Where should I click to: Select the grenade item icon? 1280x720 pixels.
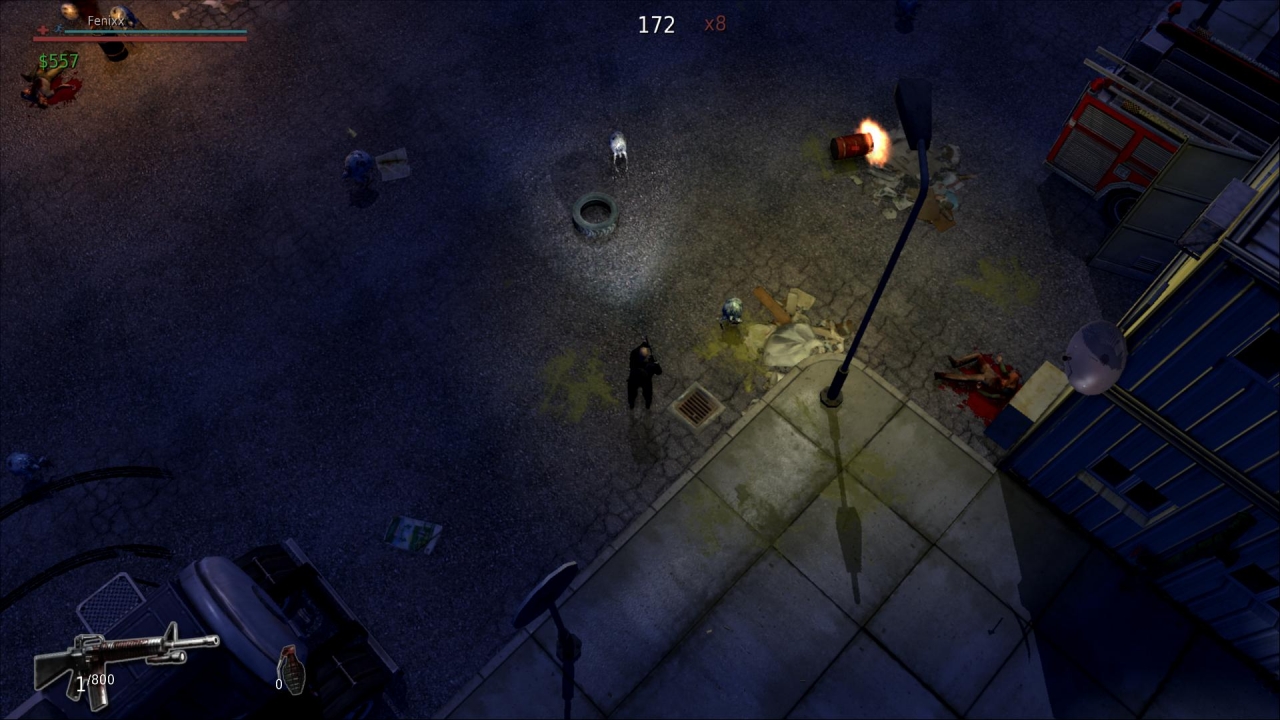[x=291, y=669]
